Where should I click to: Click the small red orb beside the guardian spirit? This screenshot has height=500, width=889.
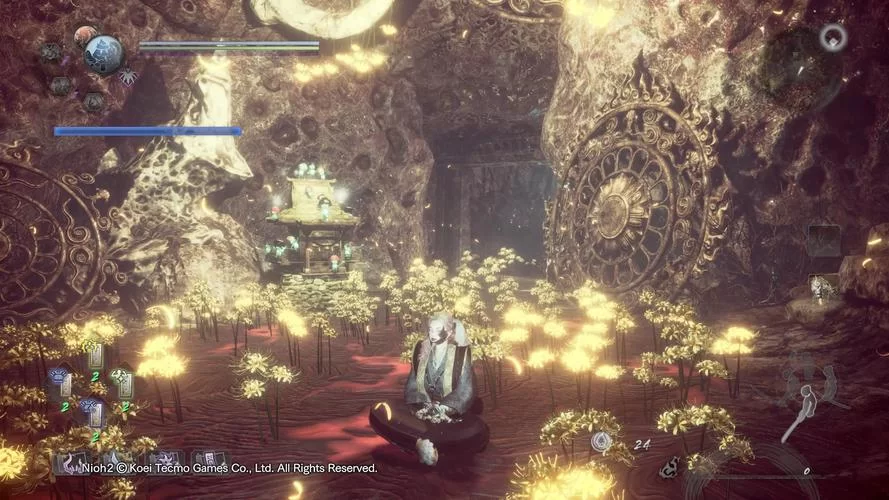(83, 35)
